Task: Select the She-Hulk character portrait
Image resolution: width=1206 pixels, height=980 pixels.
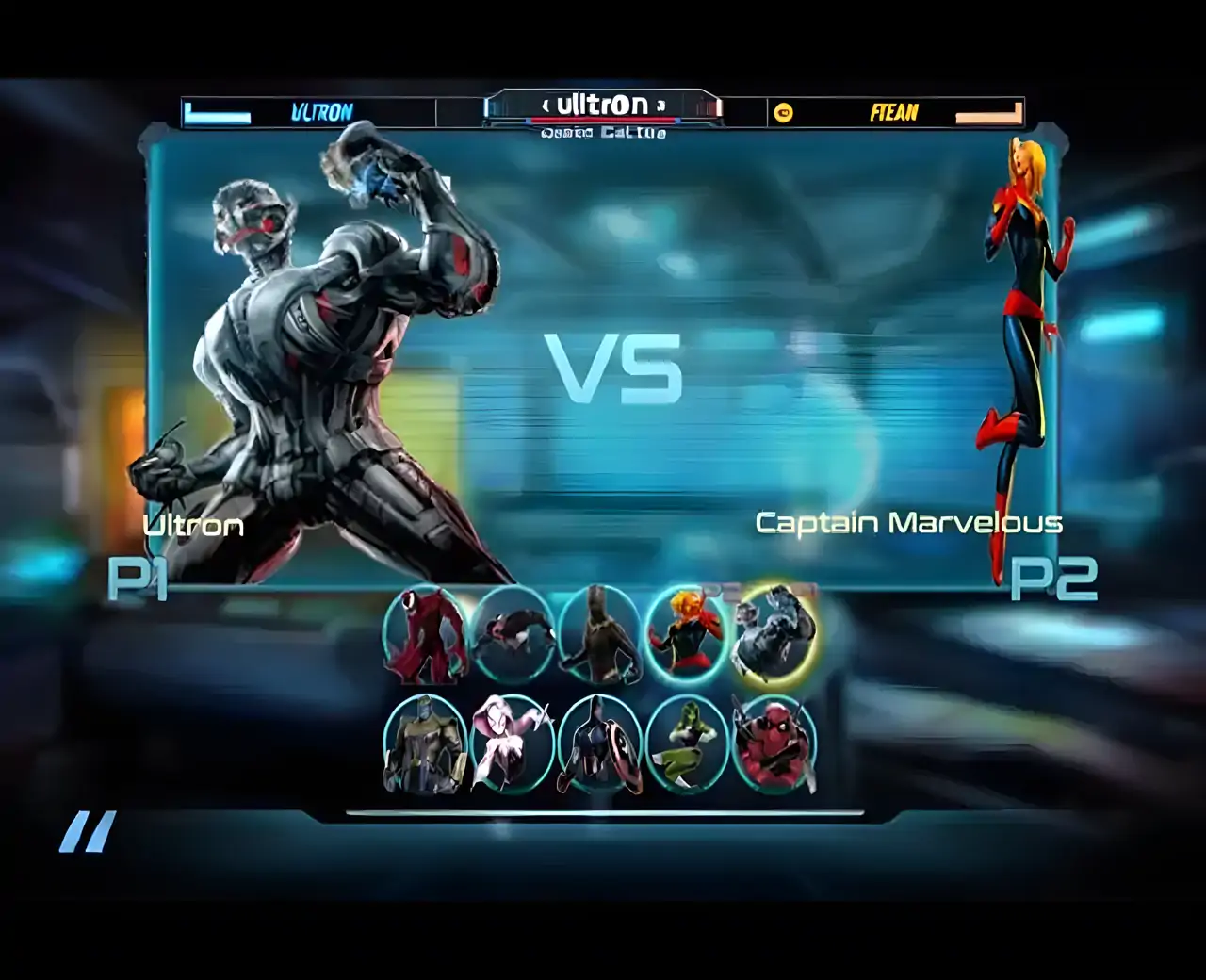Action: click(x=687, y=745)
